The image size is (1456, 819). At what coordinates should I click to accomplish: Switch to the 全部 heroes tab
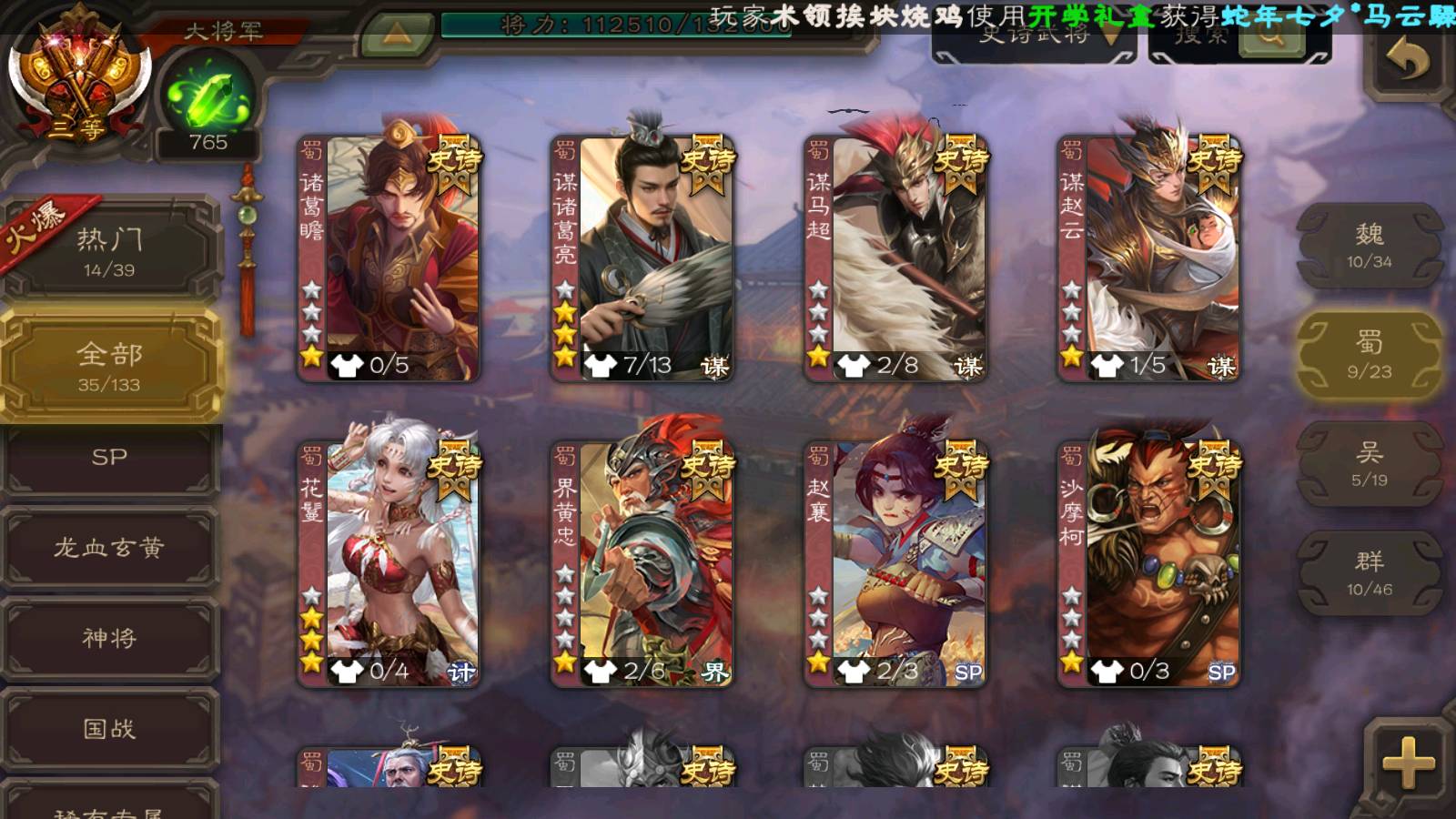click(x=109, y=366)
